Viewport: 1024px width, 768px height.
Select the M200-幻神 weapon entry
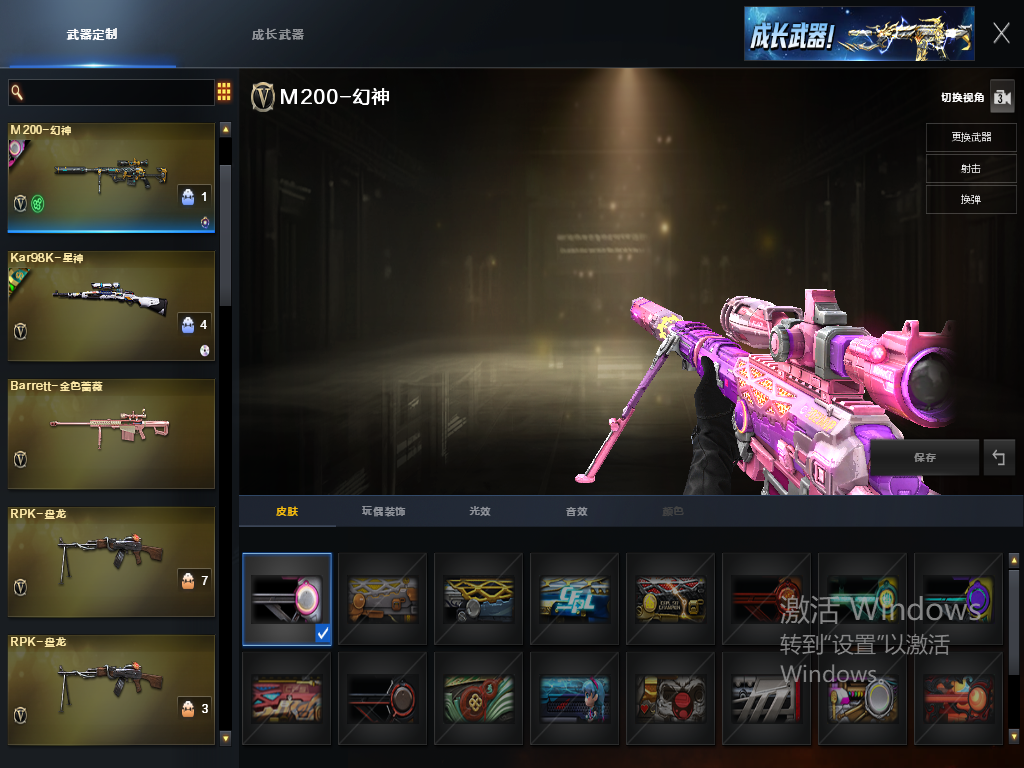click(111, 178)
